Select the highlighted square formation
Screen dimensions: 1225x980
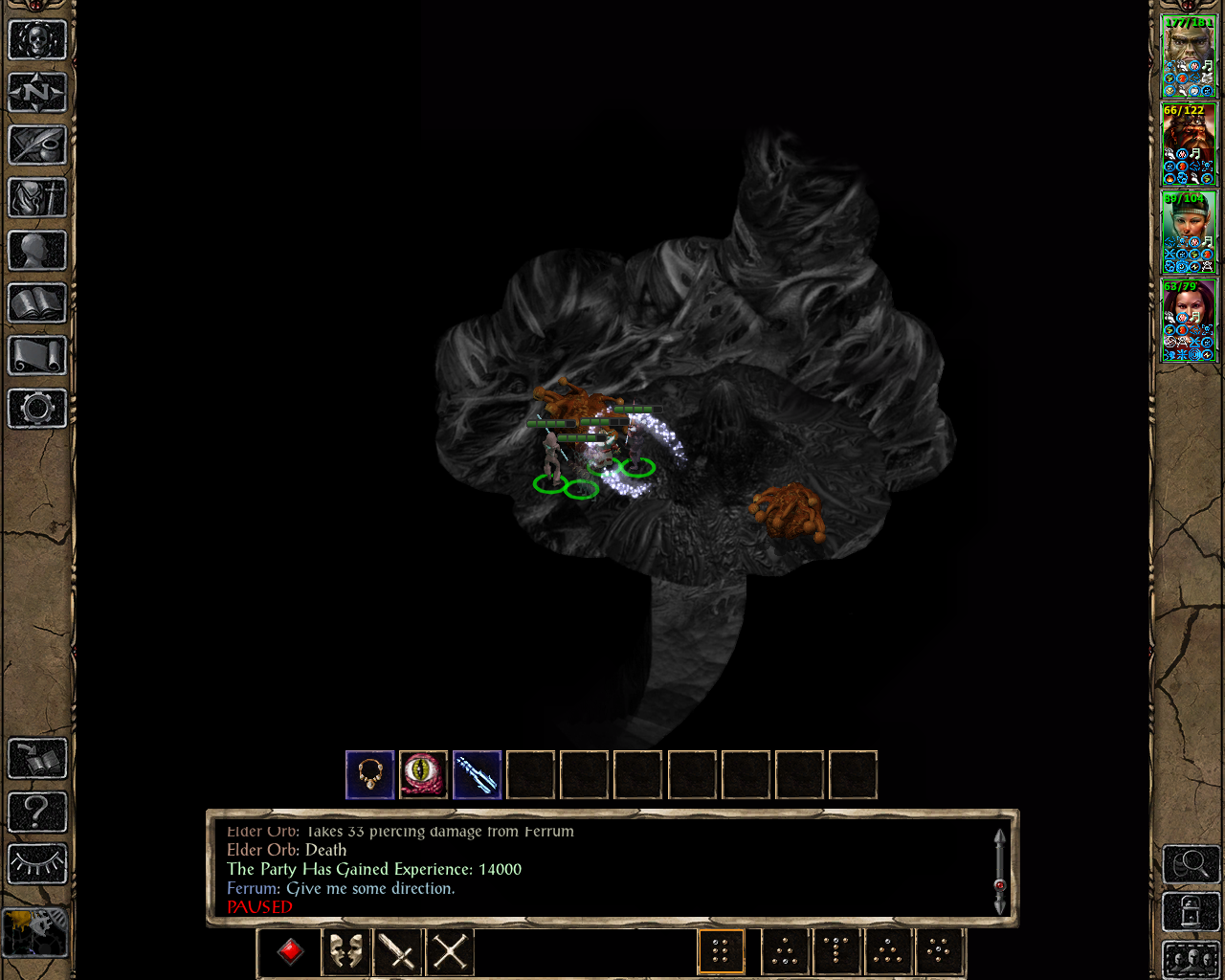point(722,950)
